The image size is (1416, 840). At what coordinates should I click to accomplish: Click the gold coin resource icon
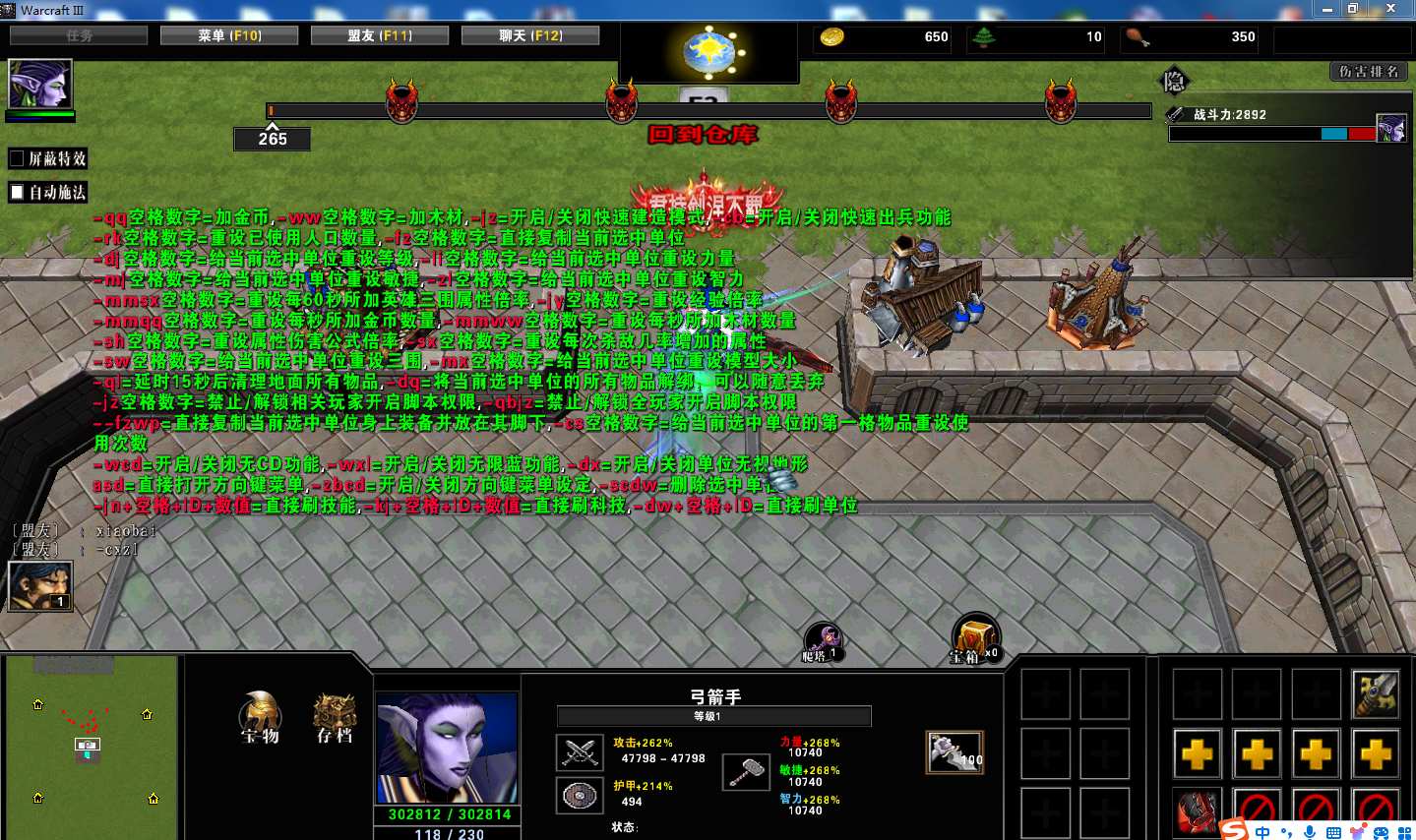click(x=831, y=36)
